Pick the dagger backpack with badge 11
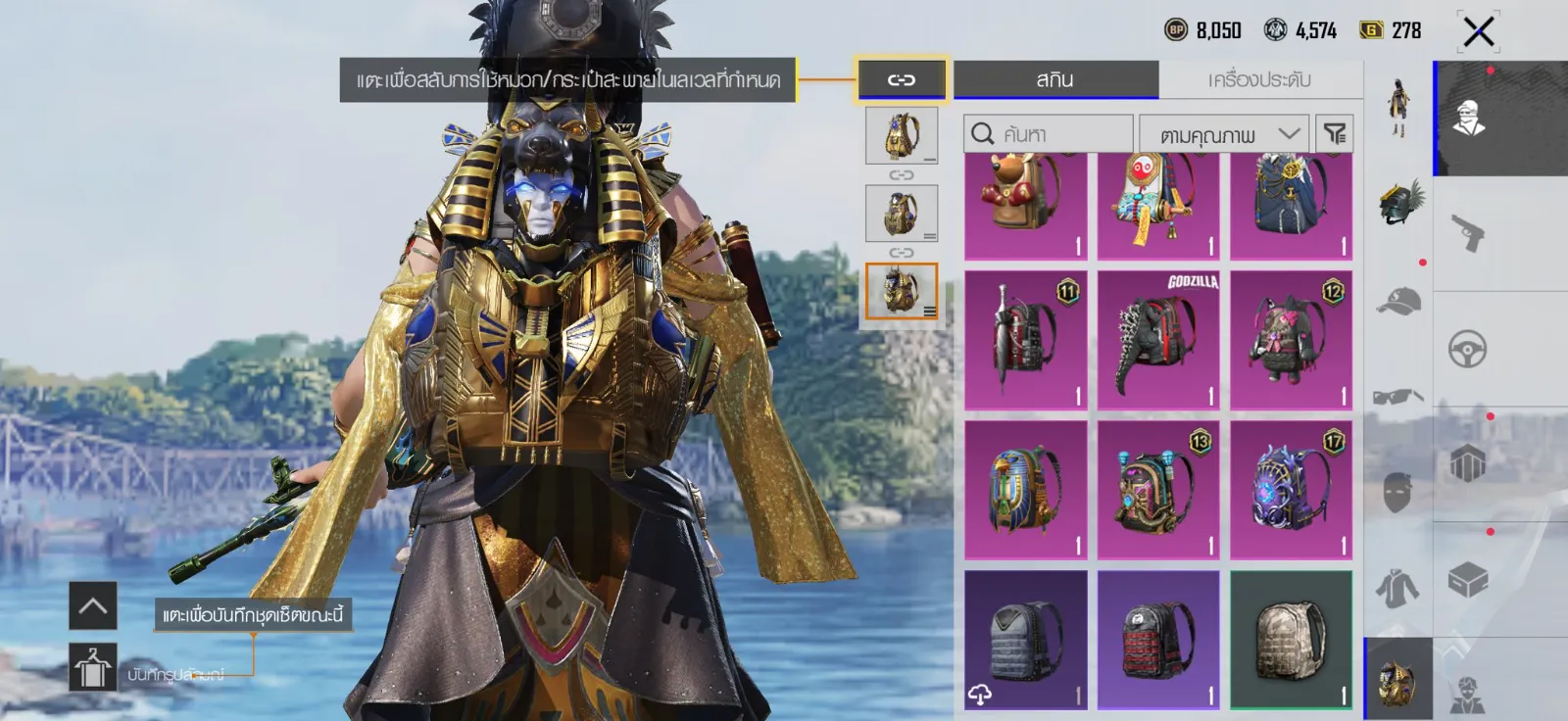This screenshot has width=1568, height=721. 1025,340
